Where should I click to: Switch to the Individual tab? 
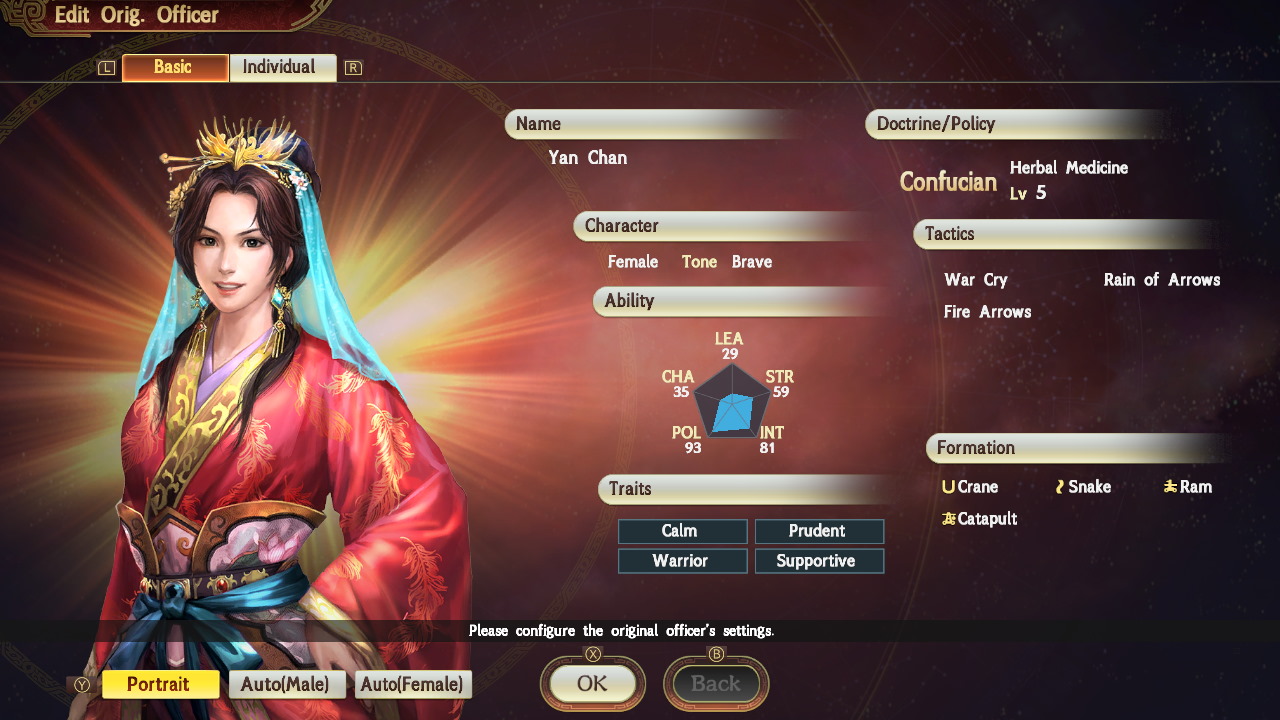(283, 67)
